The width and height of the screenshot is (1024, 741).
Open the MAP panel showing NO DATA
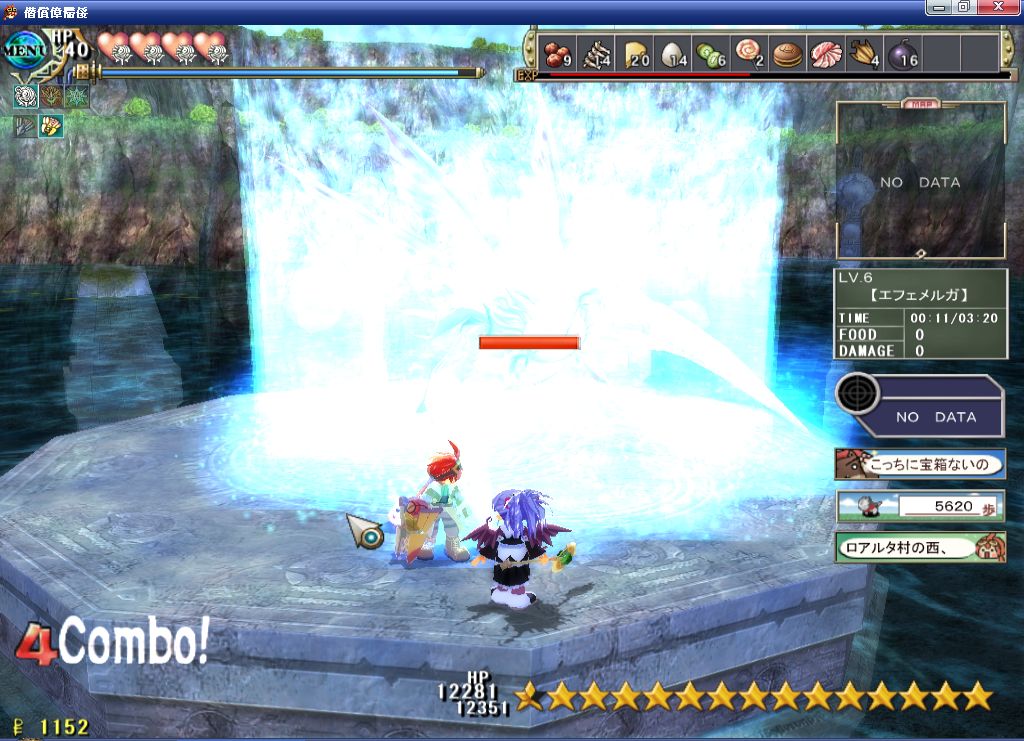coord(920,182)
